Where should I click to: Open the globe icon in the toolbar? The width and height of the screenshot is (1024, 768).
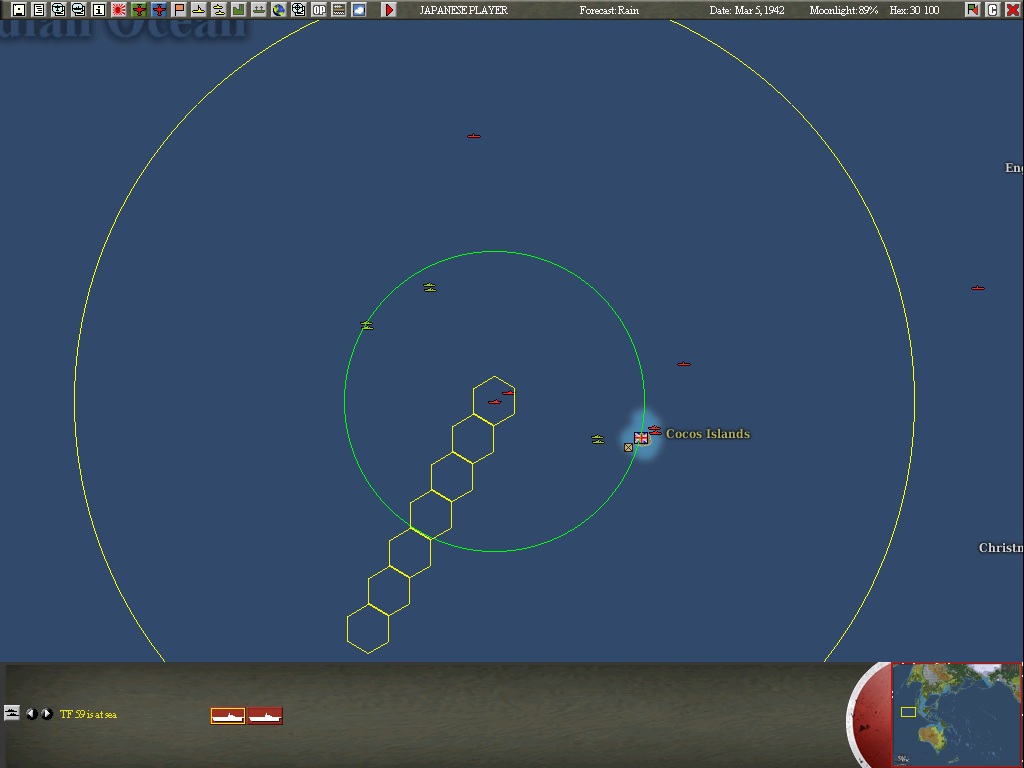(x=279, y=10)
